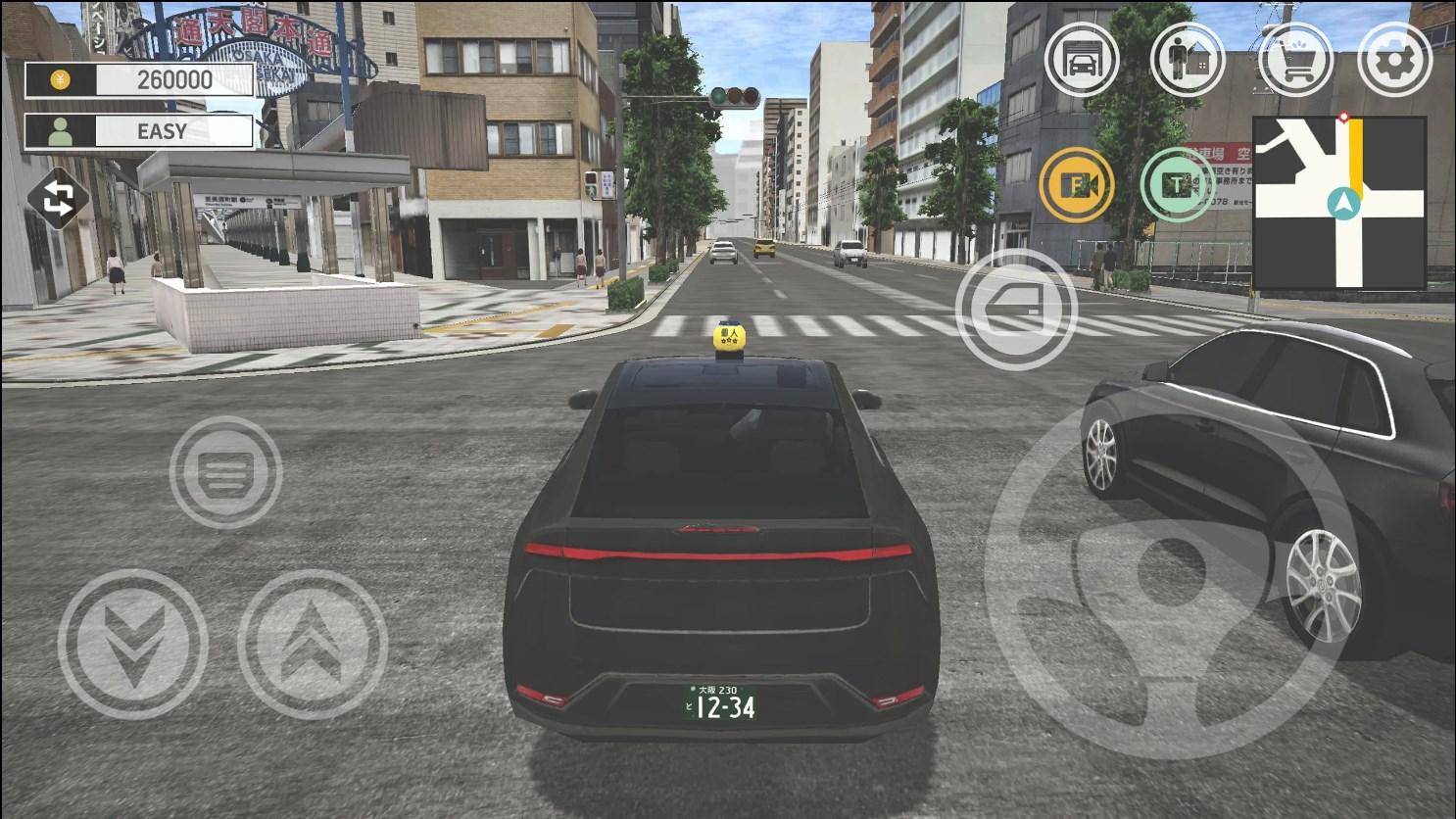Tap the green passenger icon beside EASY

coord(58,130)
